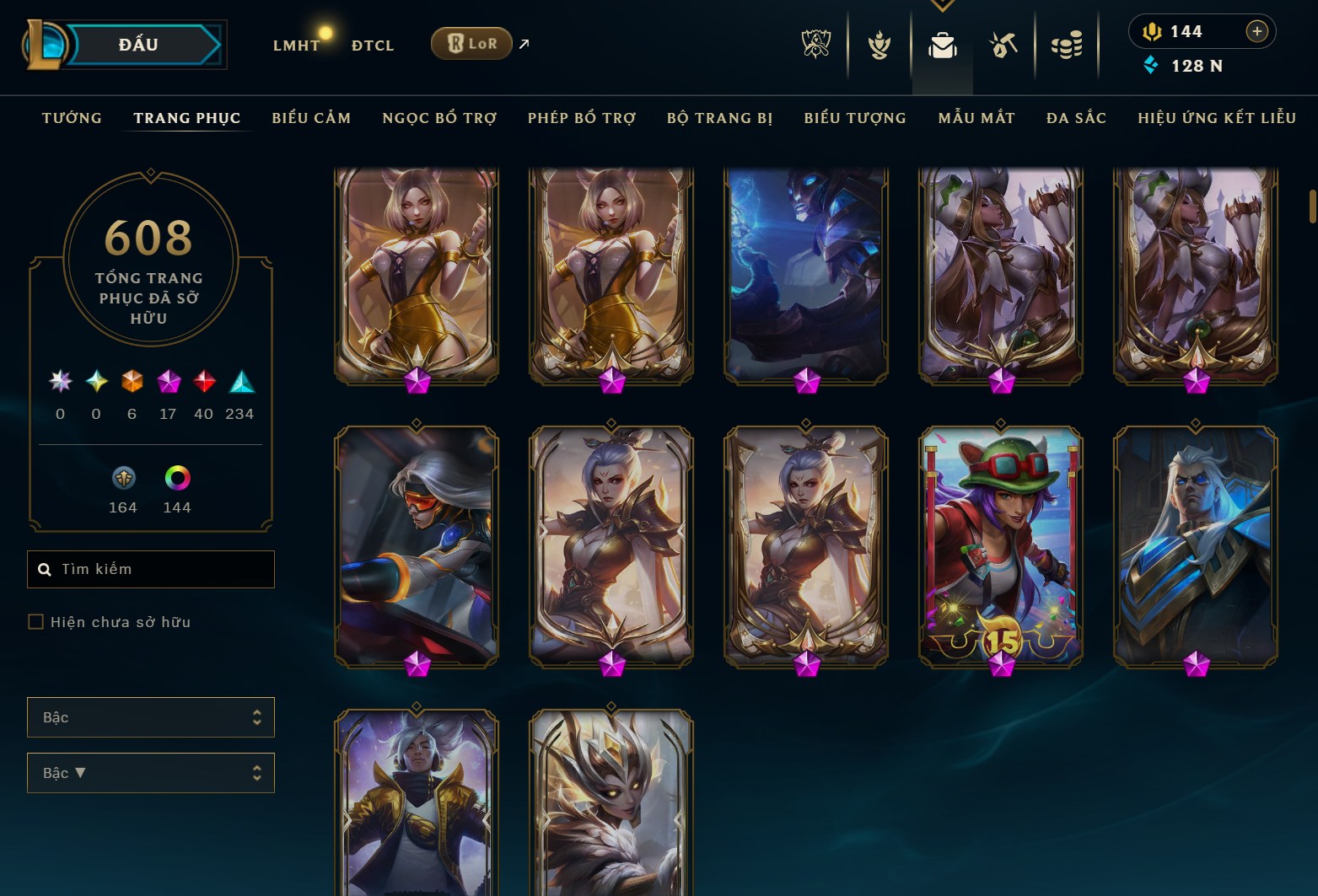1318x896 pixels.
Task: Open the Store coins icon
Action: (x=1067, y=45)
